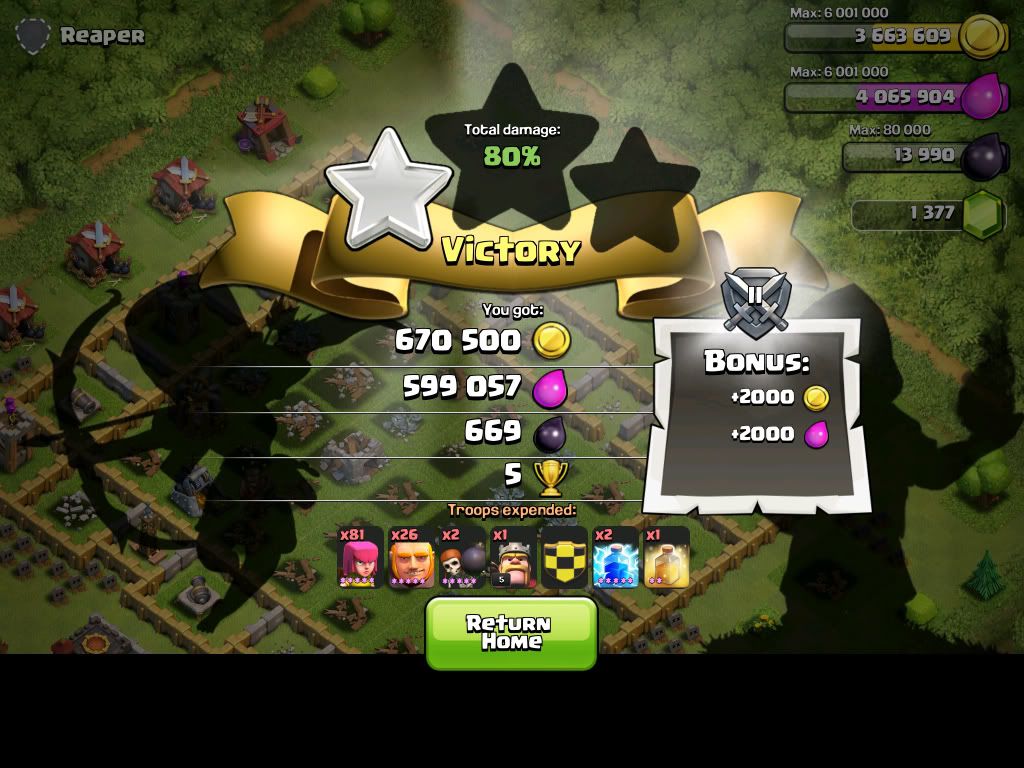Click the Barbarian King hero icon
The width and height of the screenshot is (1024, 768).
[514, 557]
